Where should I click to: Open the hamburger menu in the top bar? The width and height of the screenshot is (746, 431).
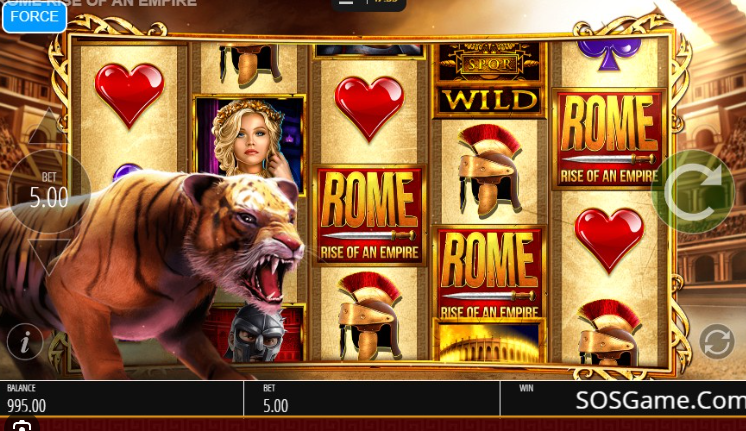point(347,3)
